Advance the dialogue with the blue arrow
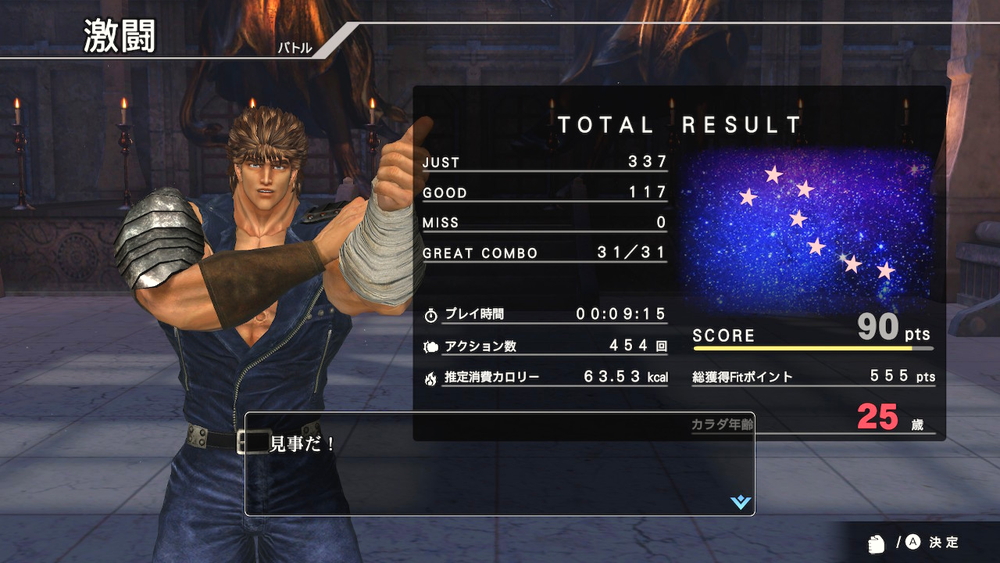The width and height of the screenshot is (1000, 563). pos(740,502)
